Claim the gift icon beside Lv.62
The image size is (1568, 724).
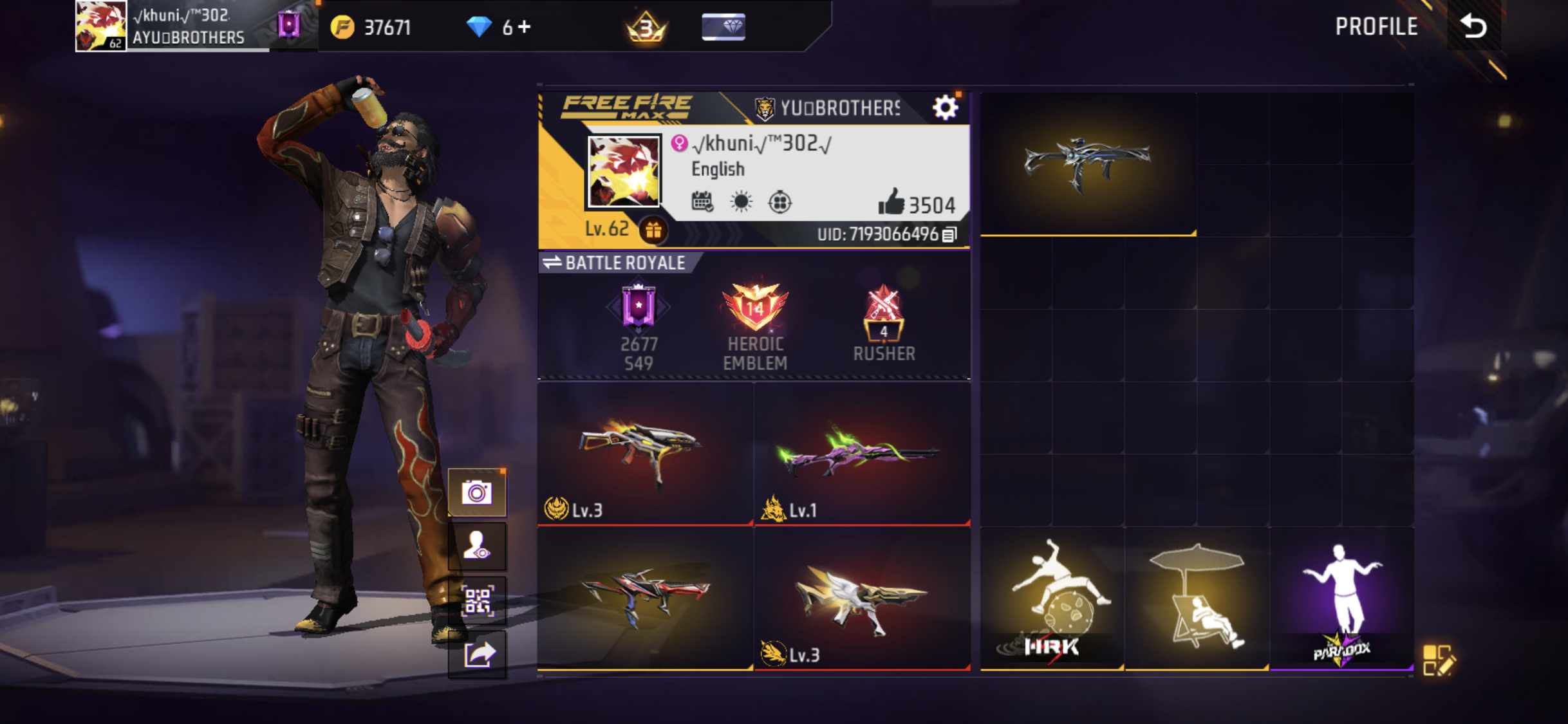coord(653,230)
